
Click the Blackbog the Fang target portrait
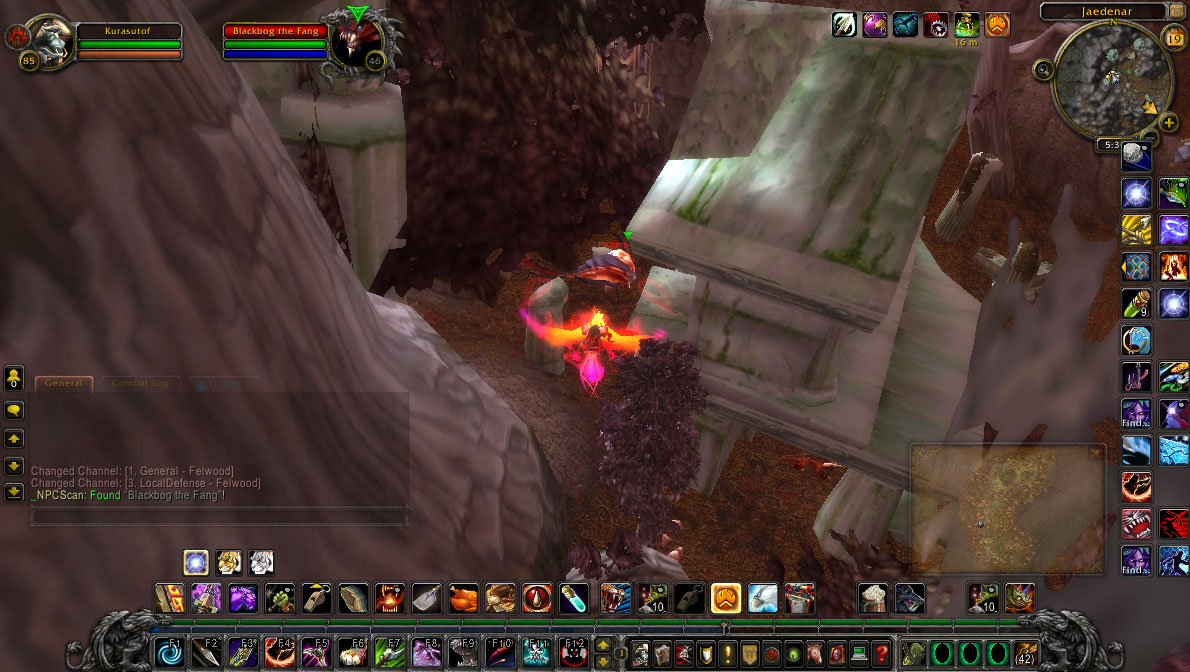pos(357,42)
